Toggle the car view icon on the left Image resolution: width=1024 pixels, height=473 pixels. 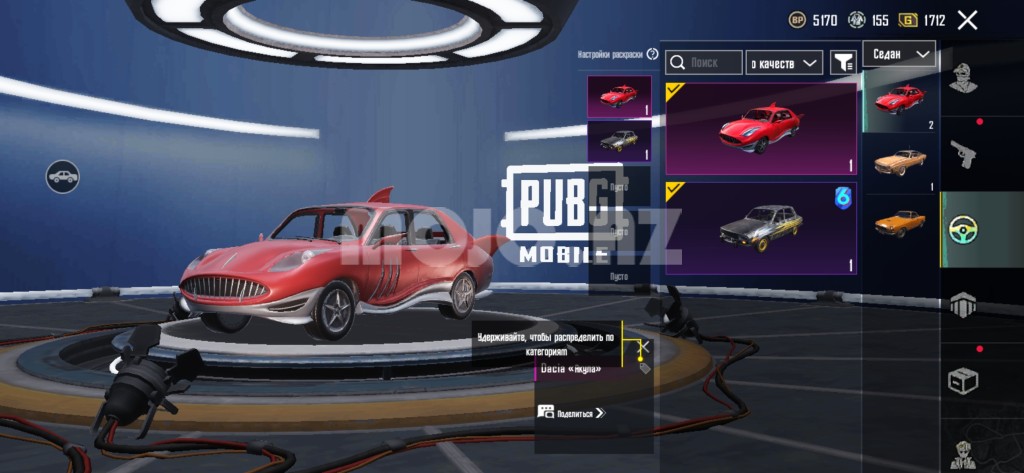[x=62, y=177]
